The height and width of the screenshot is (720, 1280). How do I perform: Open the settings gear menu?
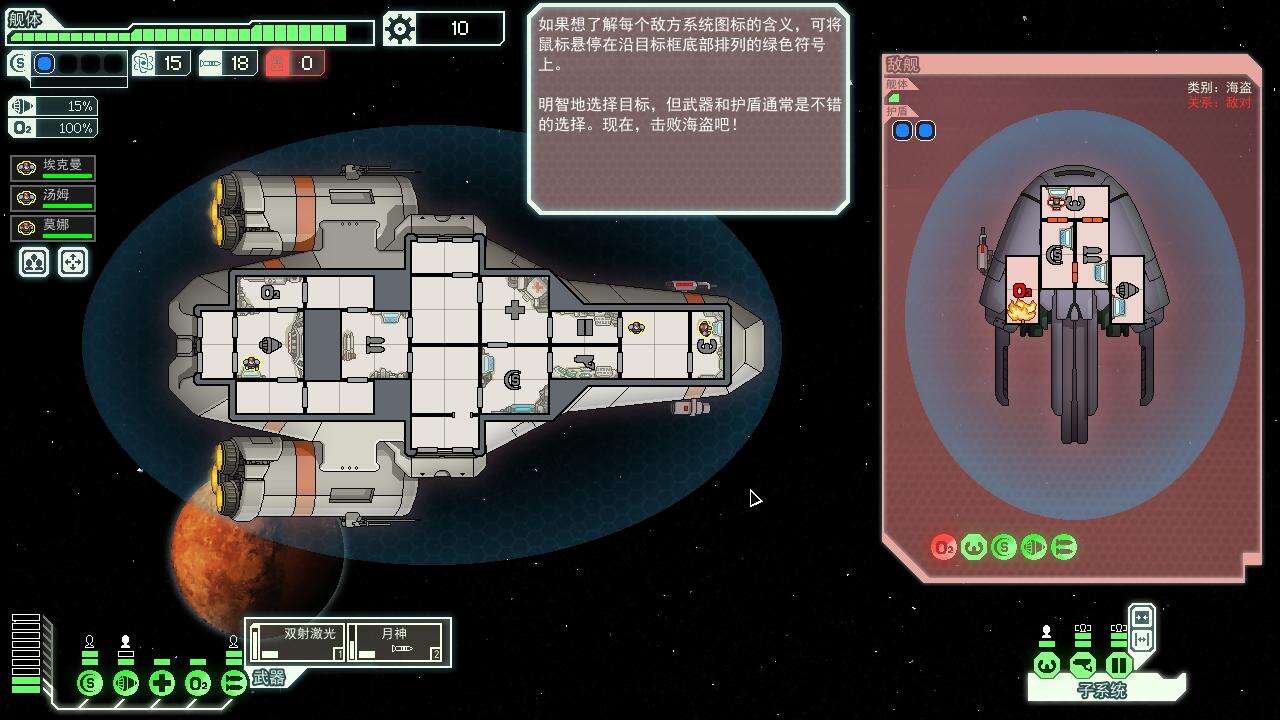point(400,28)
